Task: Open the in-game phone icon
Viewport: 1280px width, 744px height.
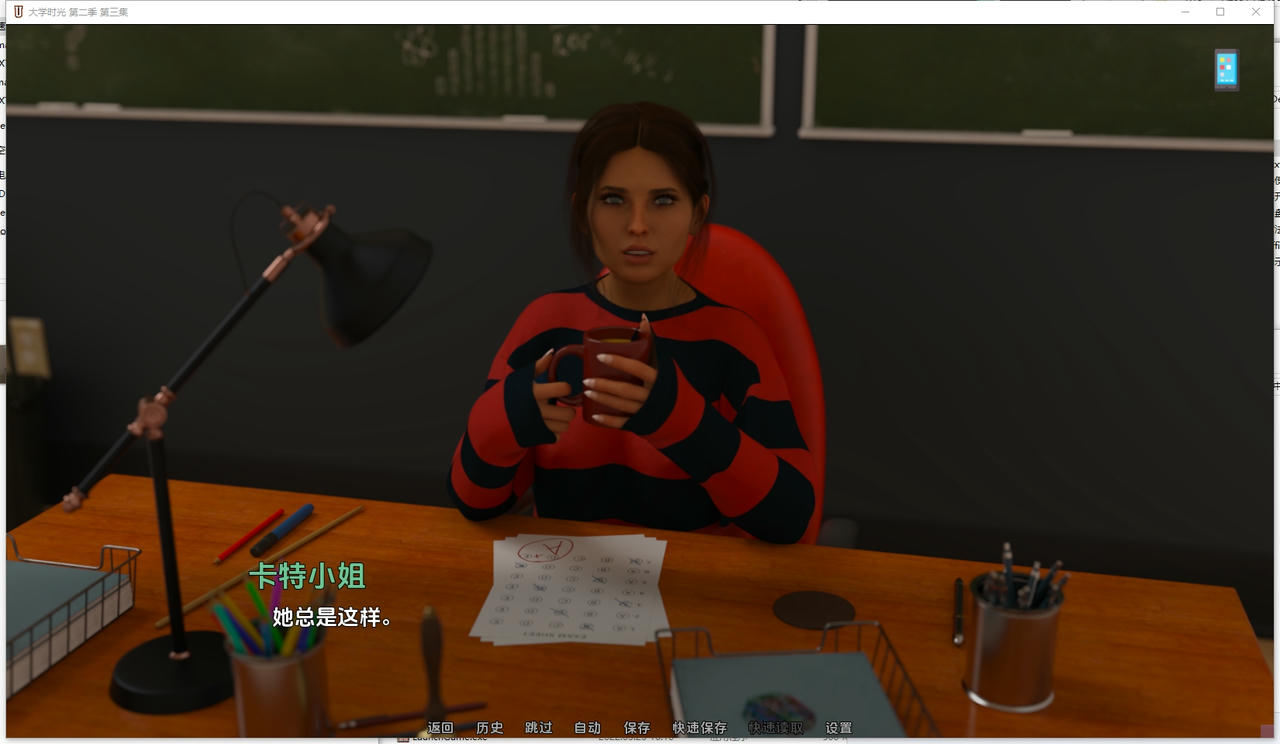Action: coord(1225,69)
